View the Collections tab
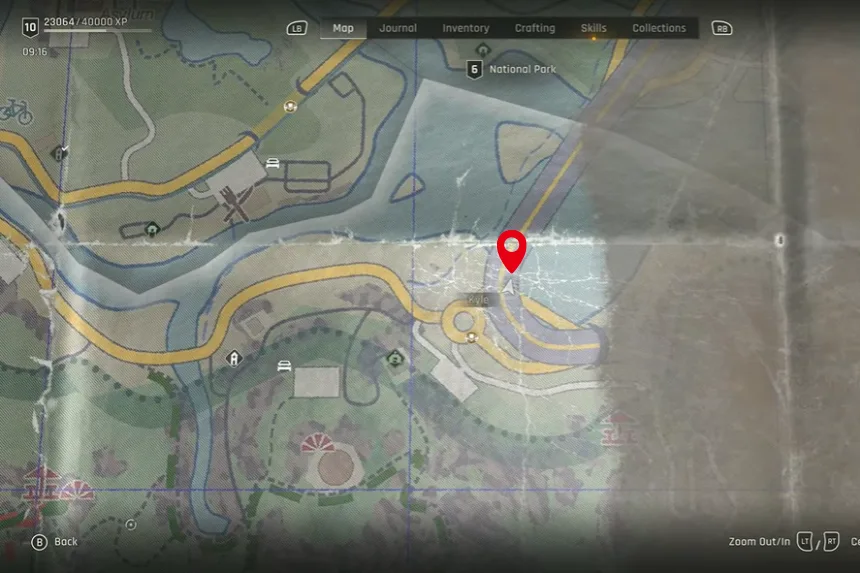 pos(659,28)
